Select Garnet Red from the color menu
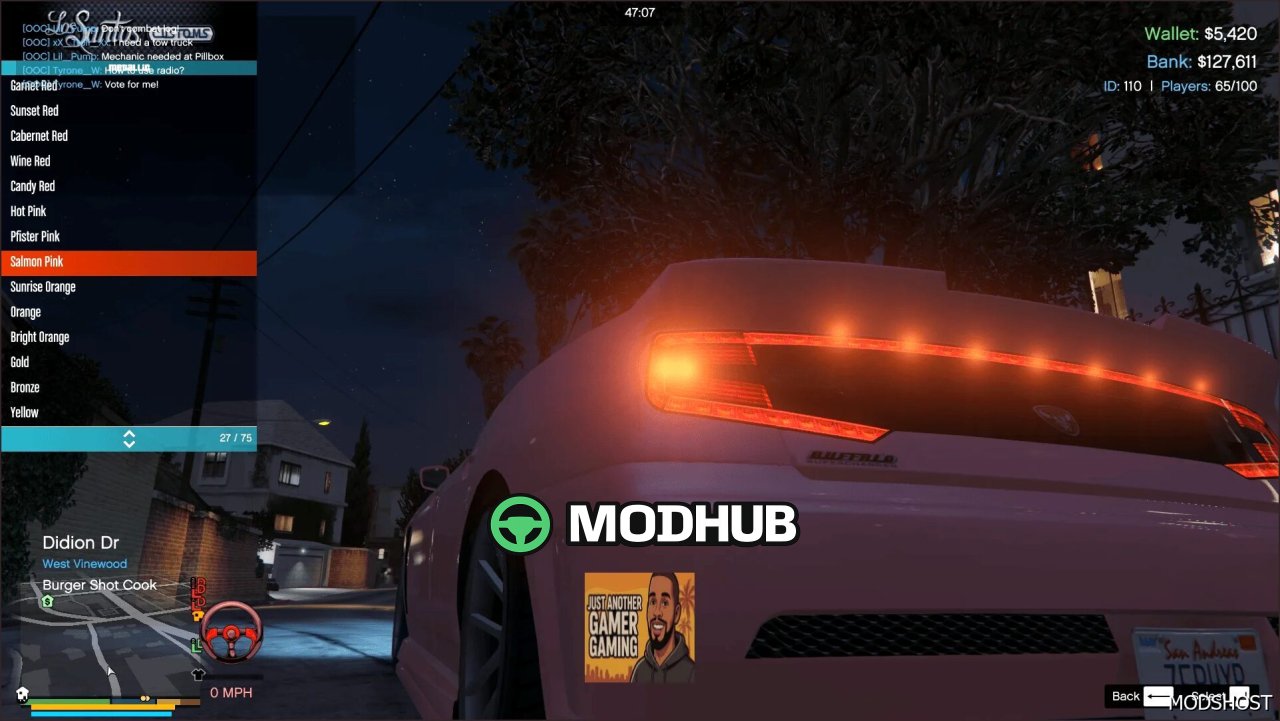 [x=60, y=85]
